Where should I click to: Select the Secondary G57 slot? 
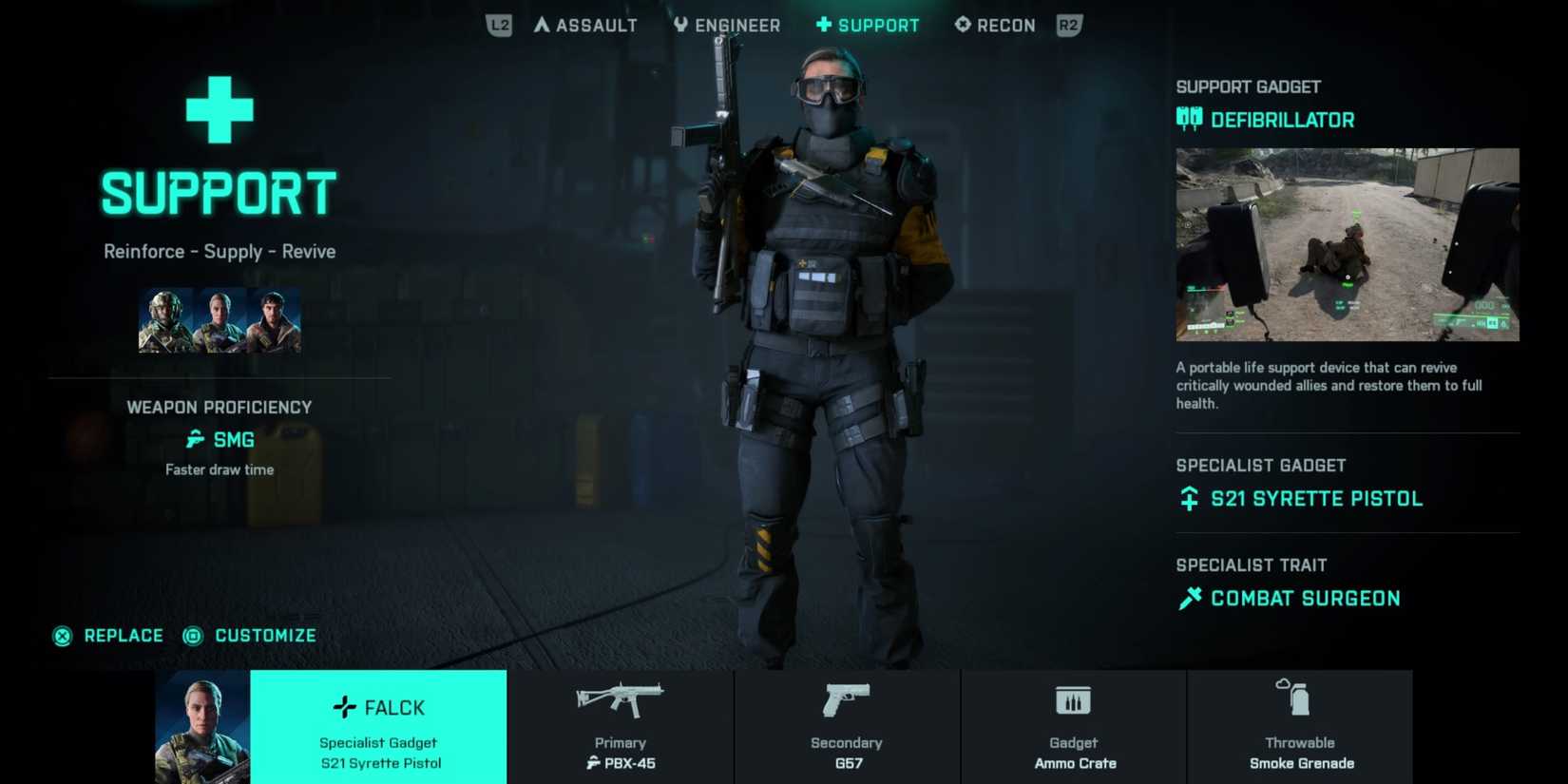tap(847, 727)
